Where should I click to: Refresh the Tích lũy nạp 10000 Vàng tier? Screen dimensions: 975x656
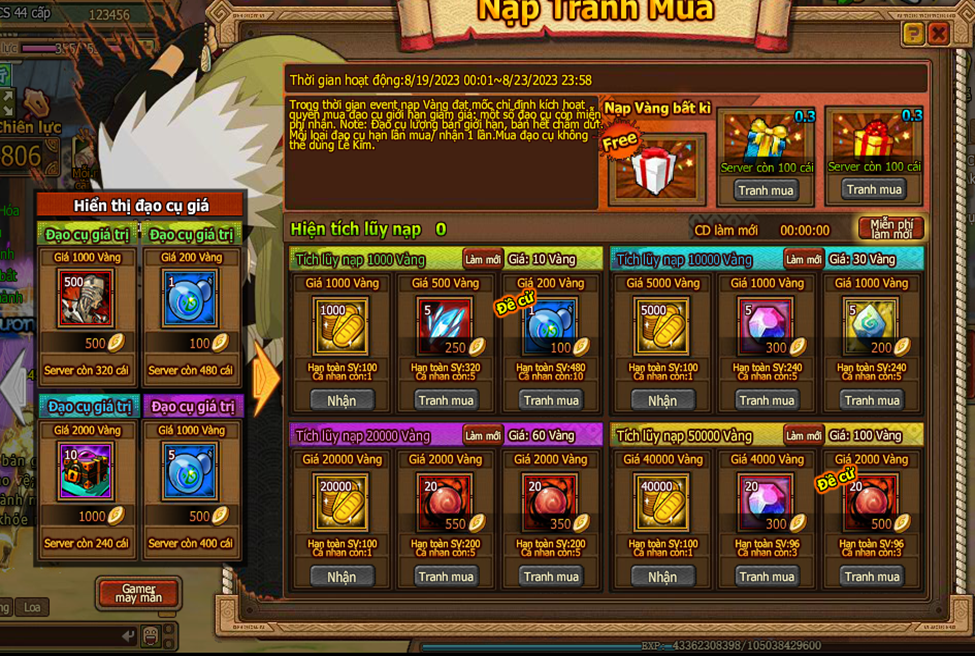(x=803, y=260)
